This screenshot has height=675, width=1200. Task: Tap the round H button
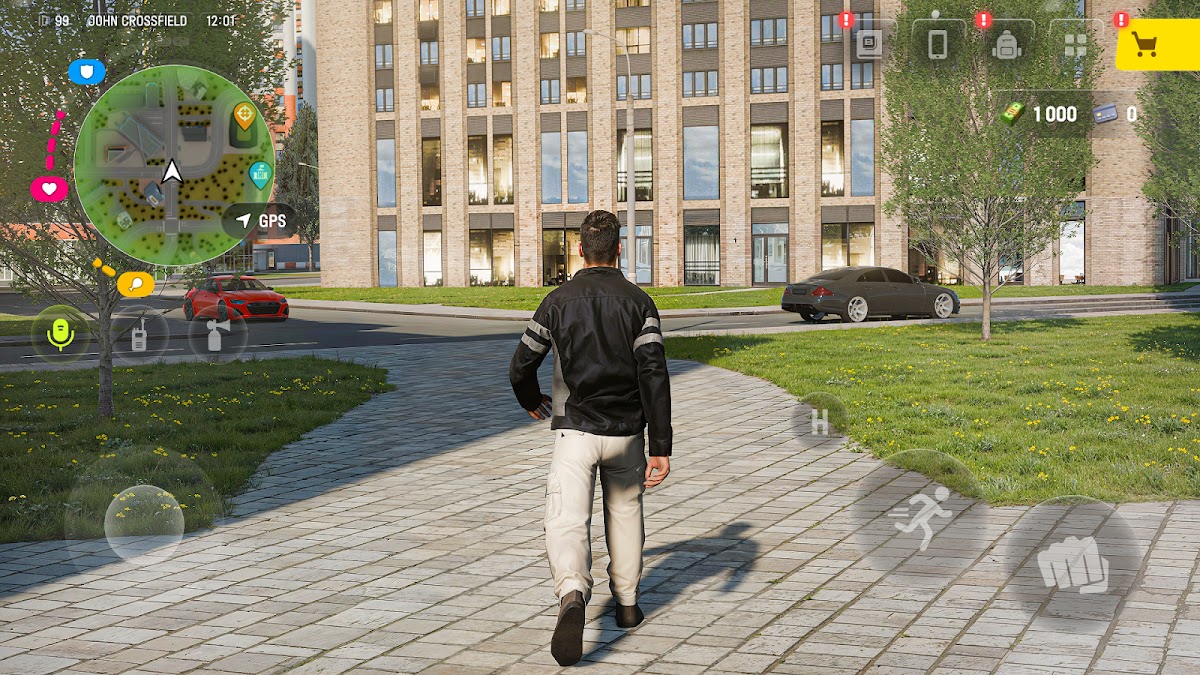(819, 422)
